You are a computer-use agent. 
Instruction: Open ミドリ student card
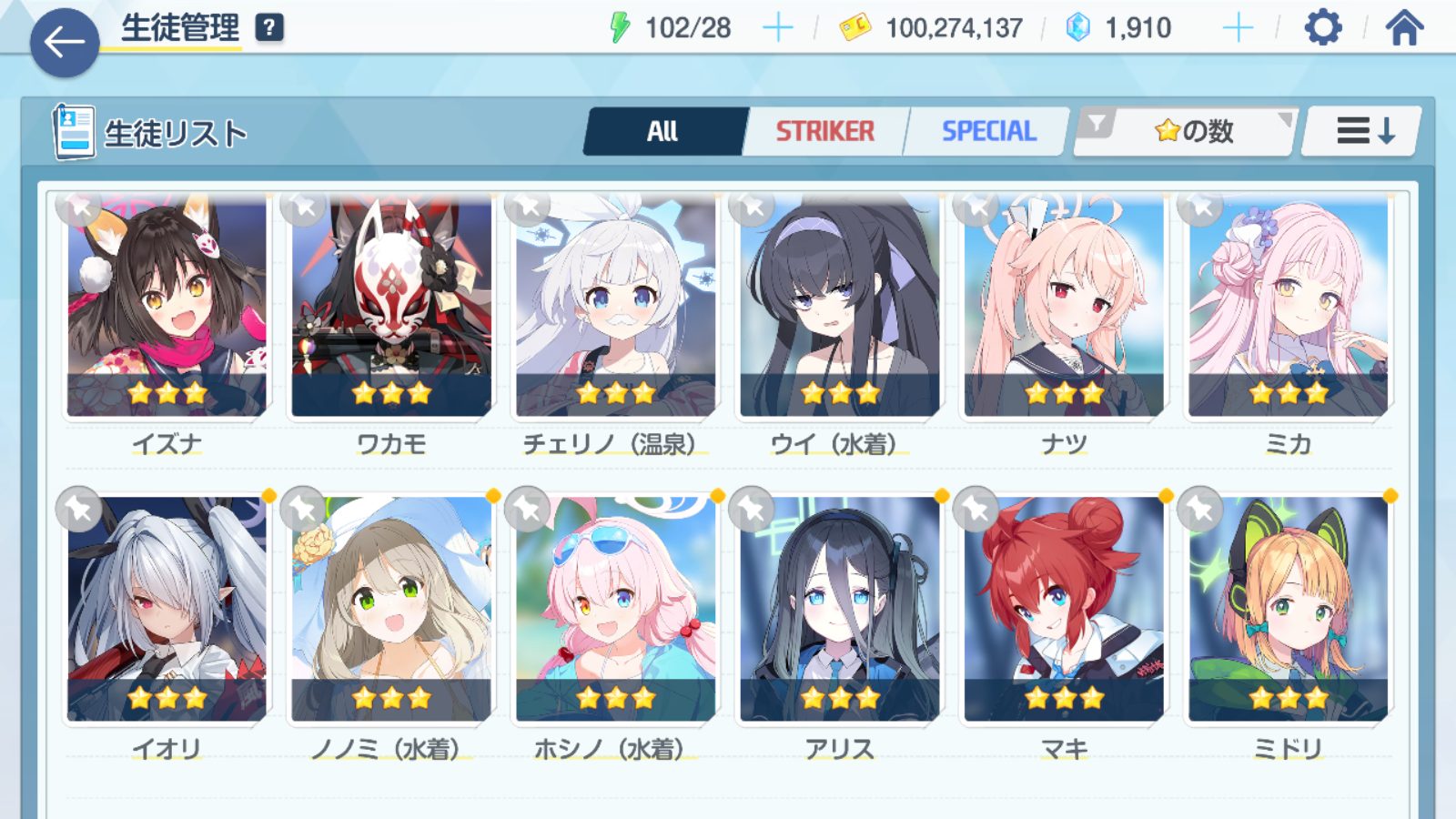[x=1288, y=609]
